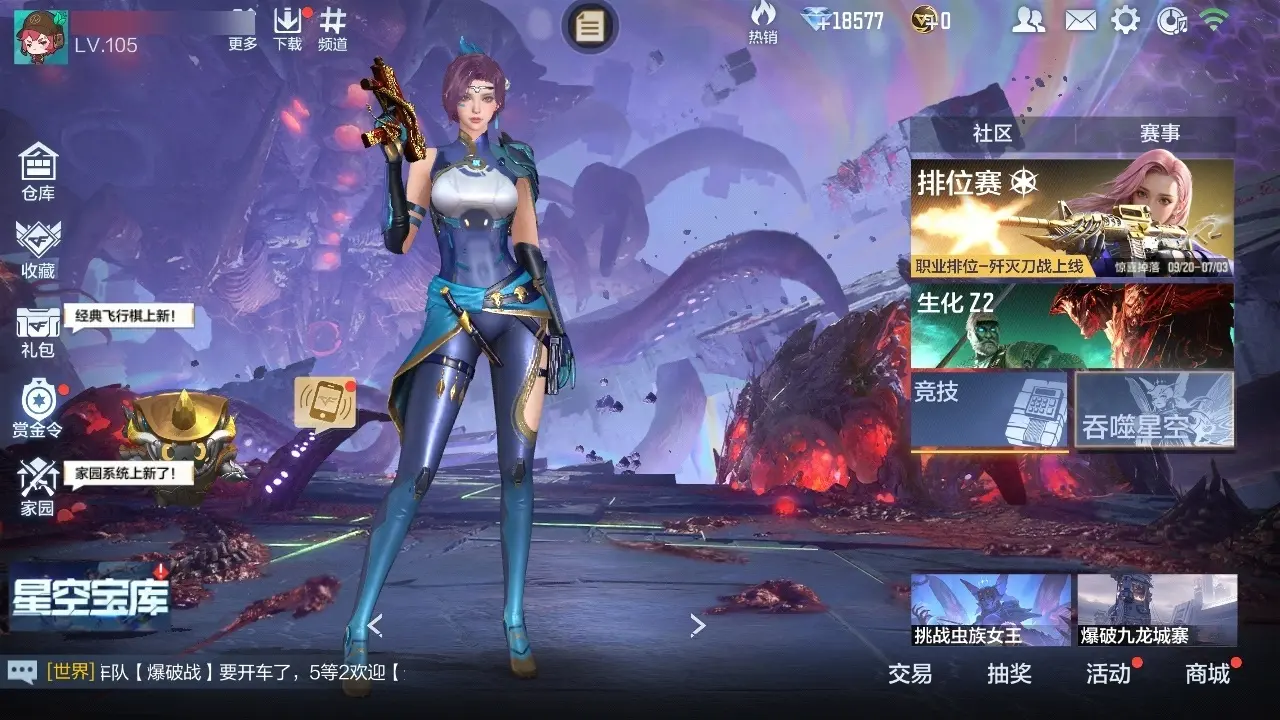The width and height of the screenshot is (1280, 720).
Task: Choose the 竞技 competitive mode tile
Action: [x=990, y=409]
